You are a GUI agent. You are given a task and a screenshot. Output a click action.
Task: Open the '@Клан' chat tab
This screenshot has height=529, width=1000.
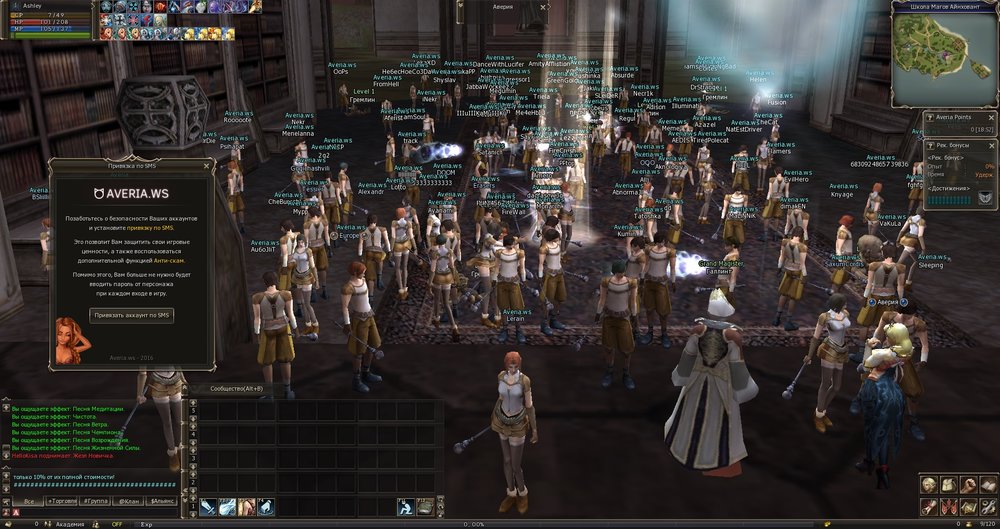[x=129, y=500]
